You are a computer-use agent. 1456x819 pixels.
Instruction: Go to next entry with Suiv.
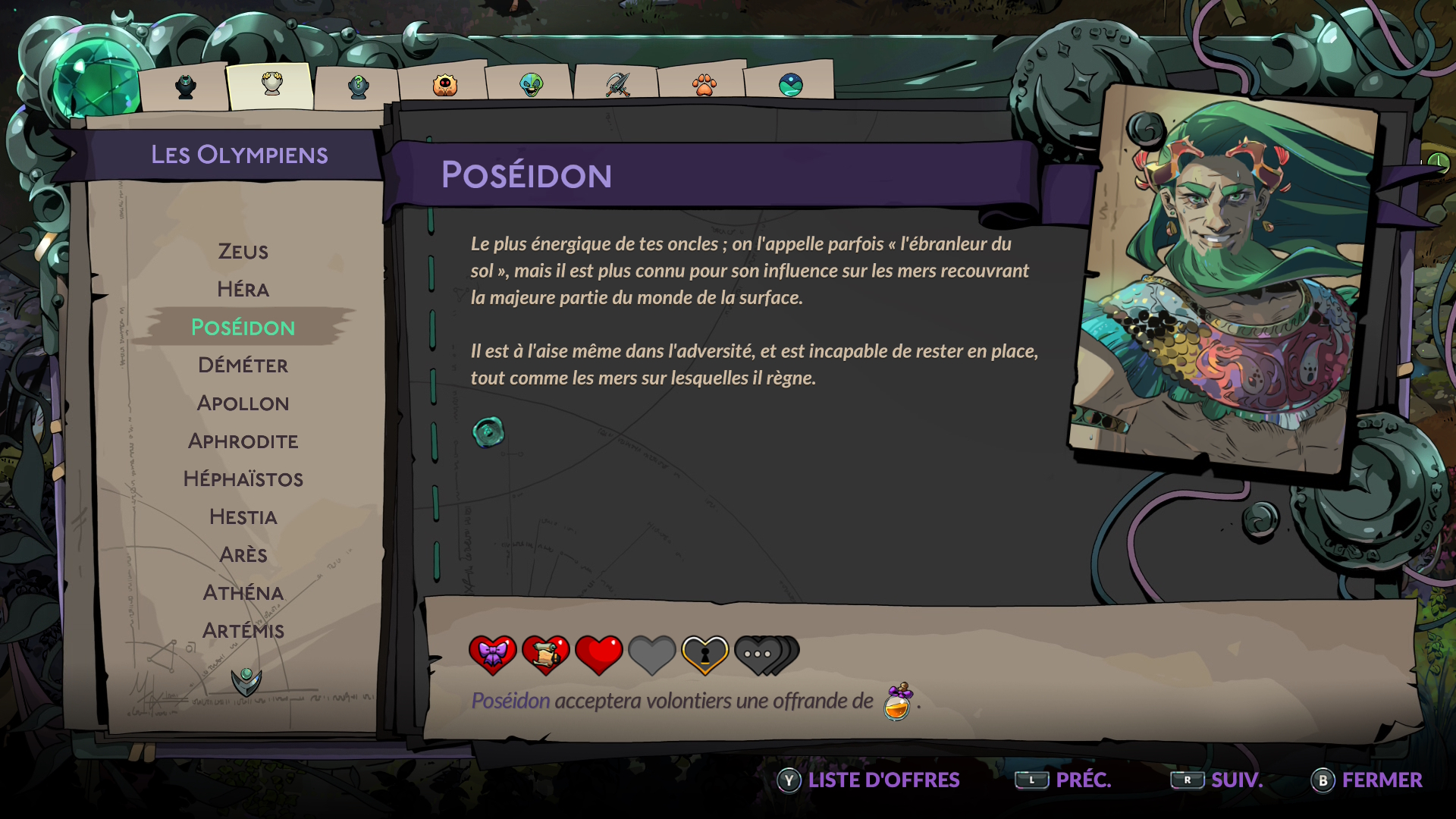tap(1218, 780)
